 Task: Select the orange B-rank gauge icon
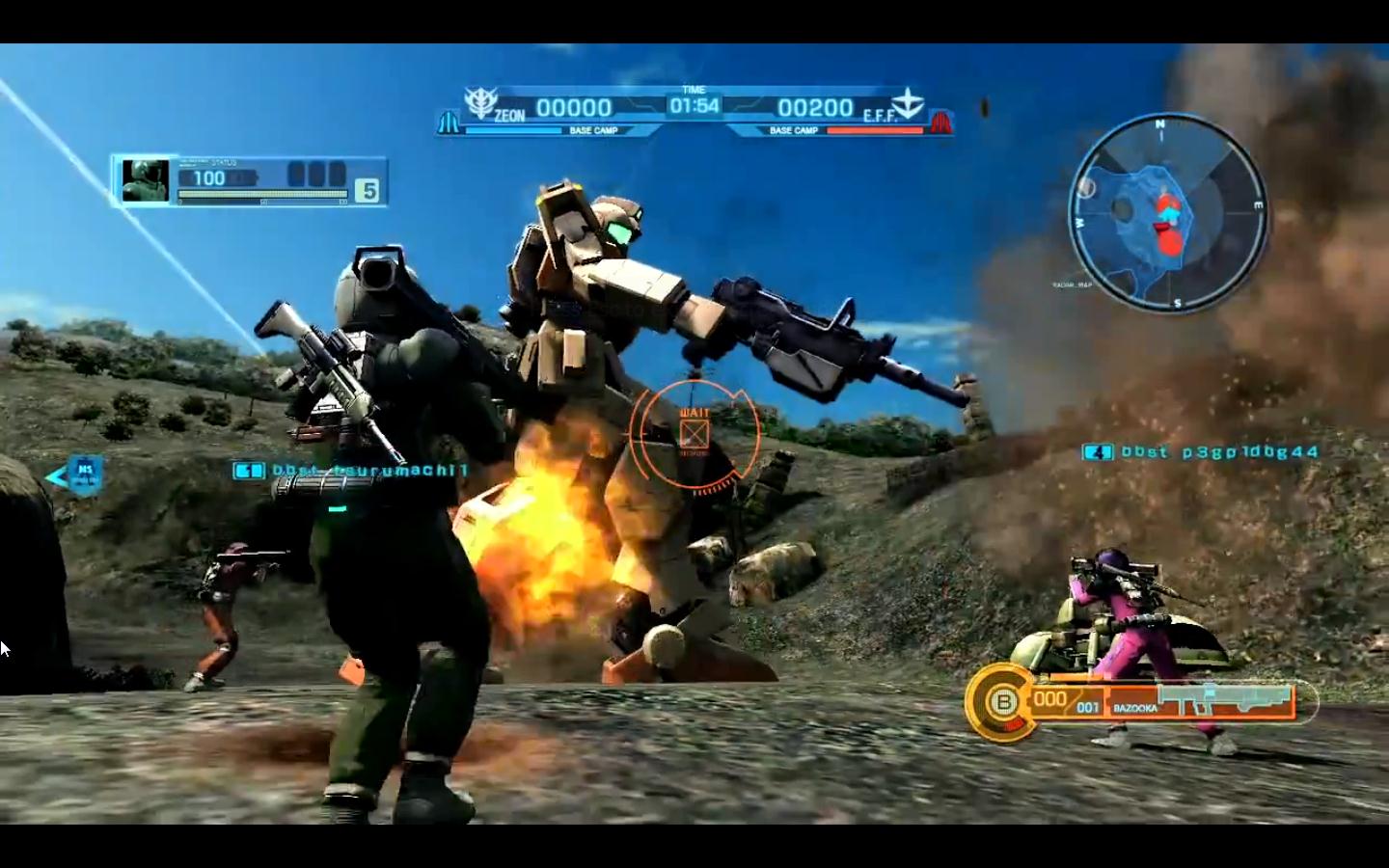pos(1003,702)
